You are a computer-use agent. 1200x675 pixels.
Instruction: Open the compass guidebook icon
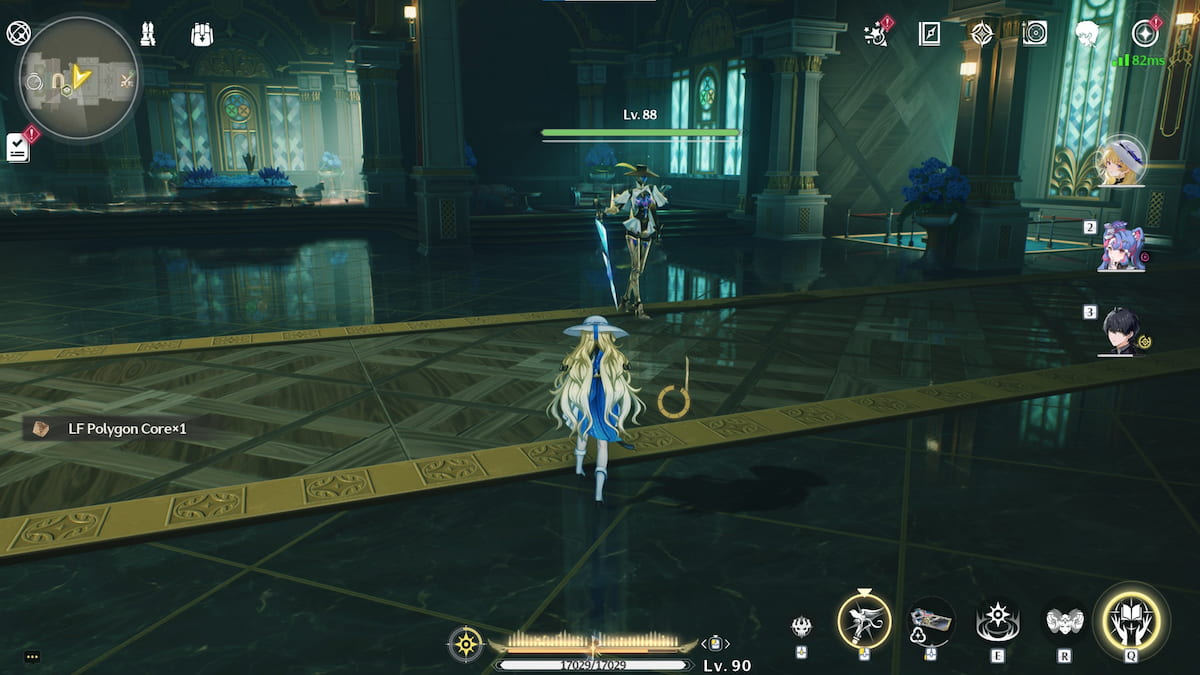[x=929, y=34]
